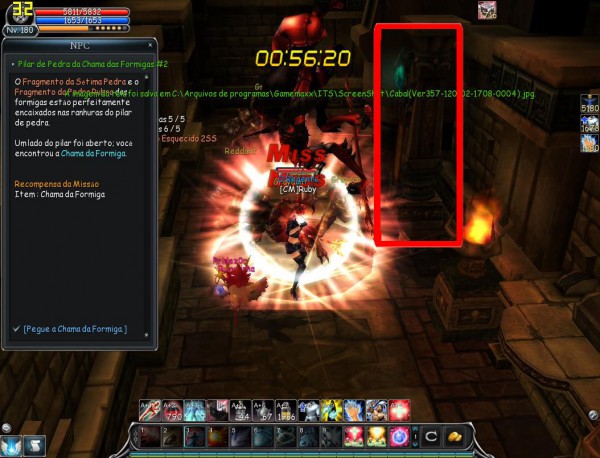The image size is (600, 458).
Task: Click the wings icon at bottom-left corner
Action: (12, 445)
